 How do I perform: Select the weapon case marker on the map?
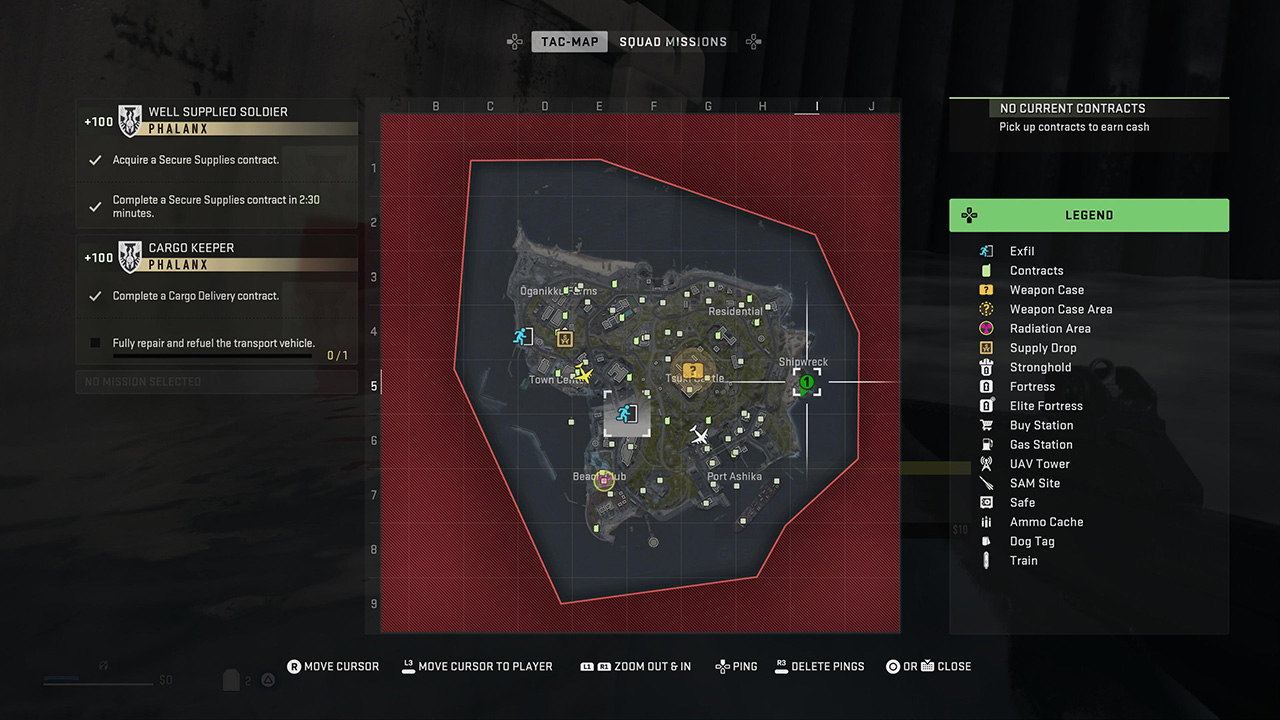point(692,370)
